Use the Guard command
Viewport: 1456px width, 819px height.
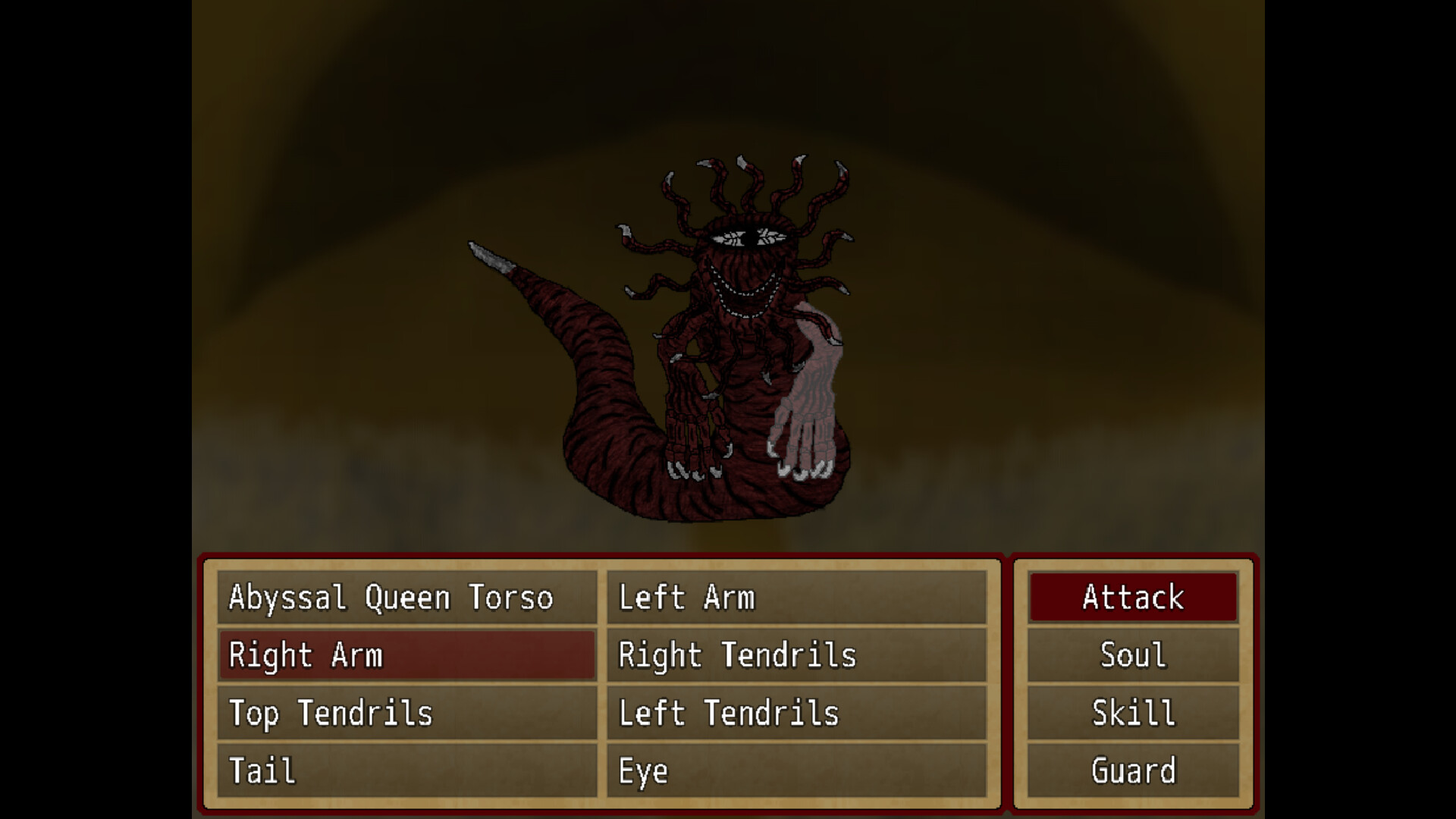[1132, 770]
